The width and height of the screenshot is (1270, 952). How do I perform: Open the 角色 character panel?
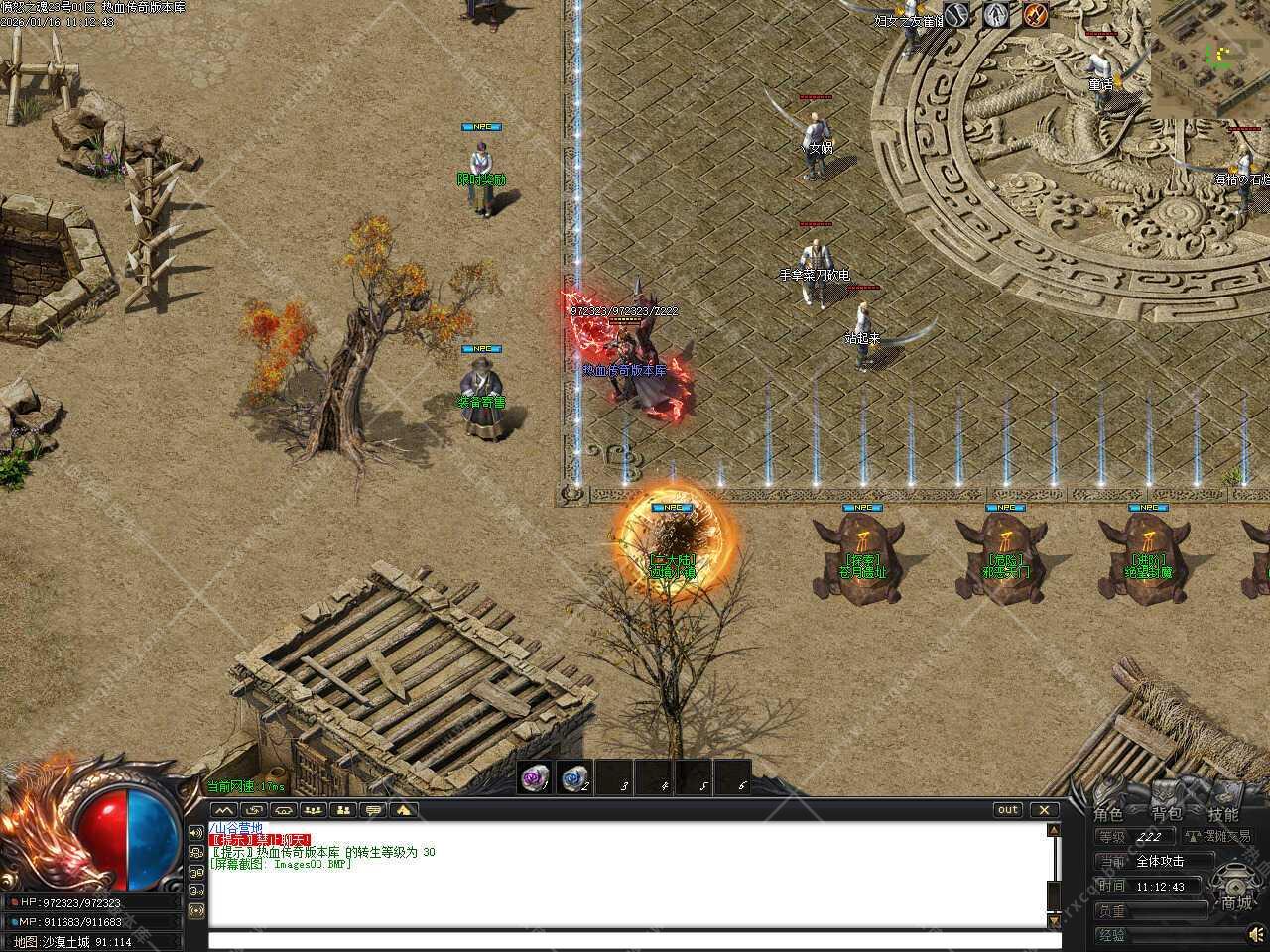click(1108, 814)
